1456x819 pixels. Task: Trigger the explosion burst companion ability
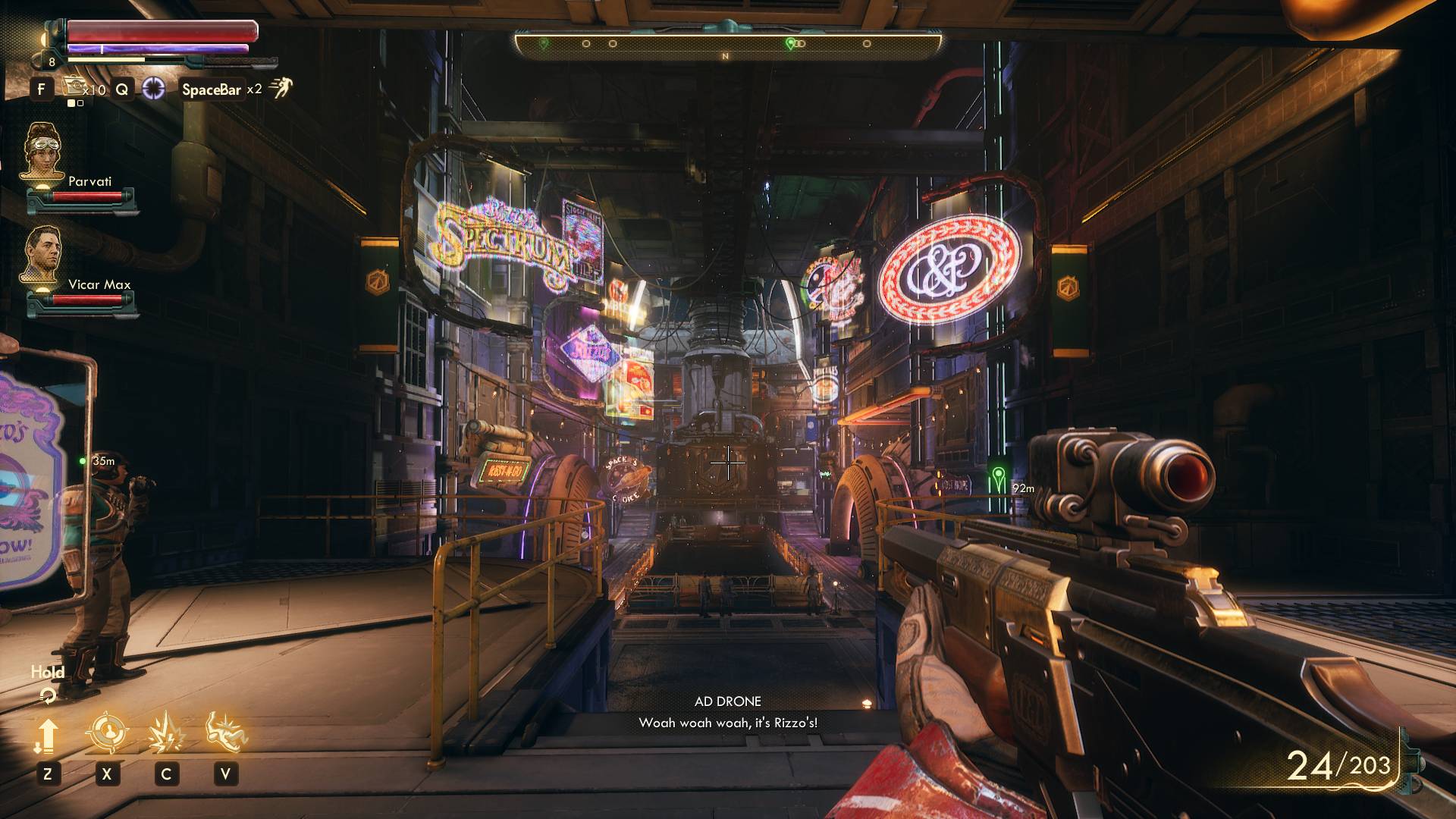(x=165, y=733)
